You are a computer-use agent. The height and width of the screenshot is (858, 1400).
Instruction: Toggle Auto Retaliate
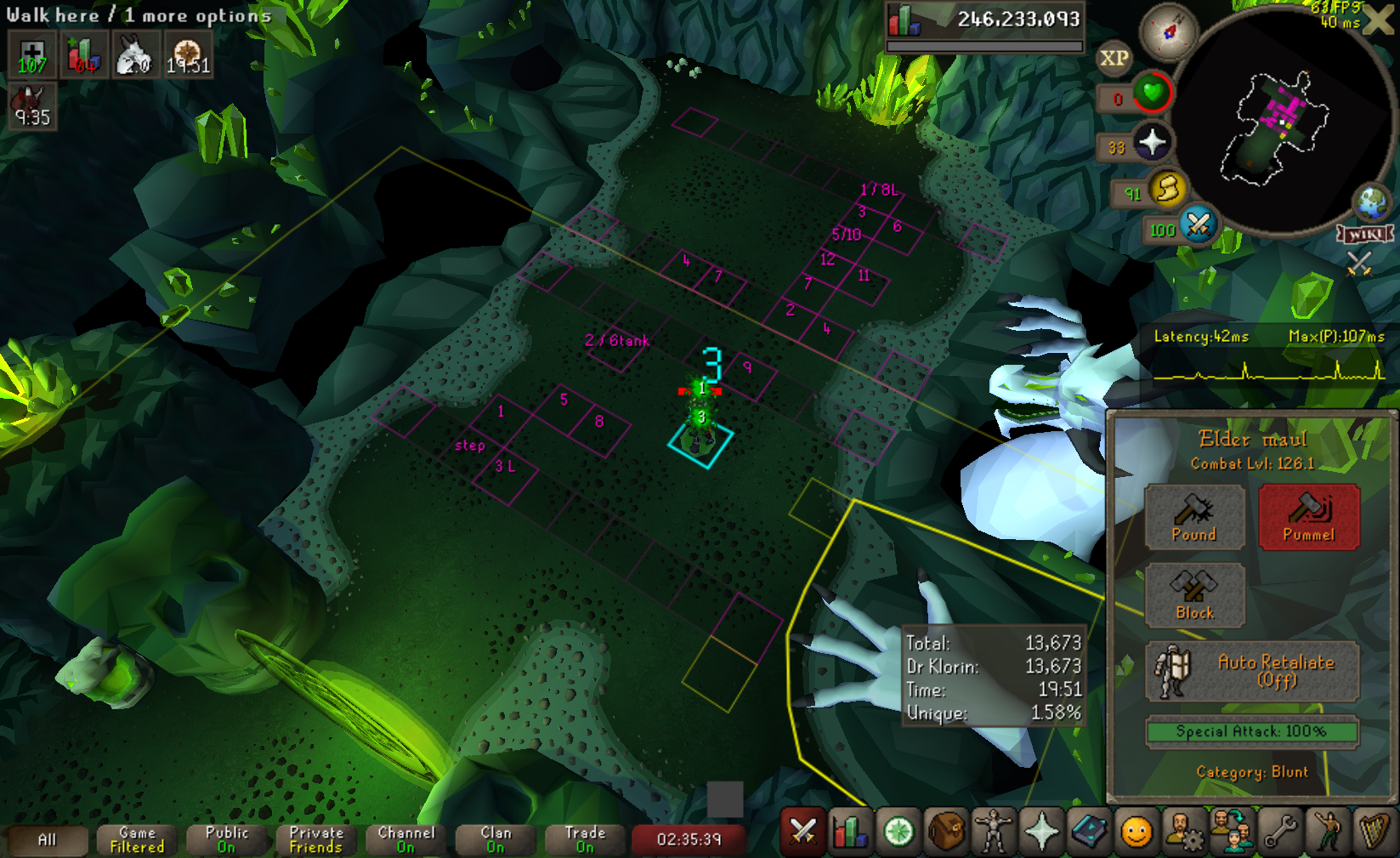pos(1252,671)
